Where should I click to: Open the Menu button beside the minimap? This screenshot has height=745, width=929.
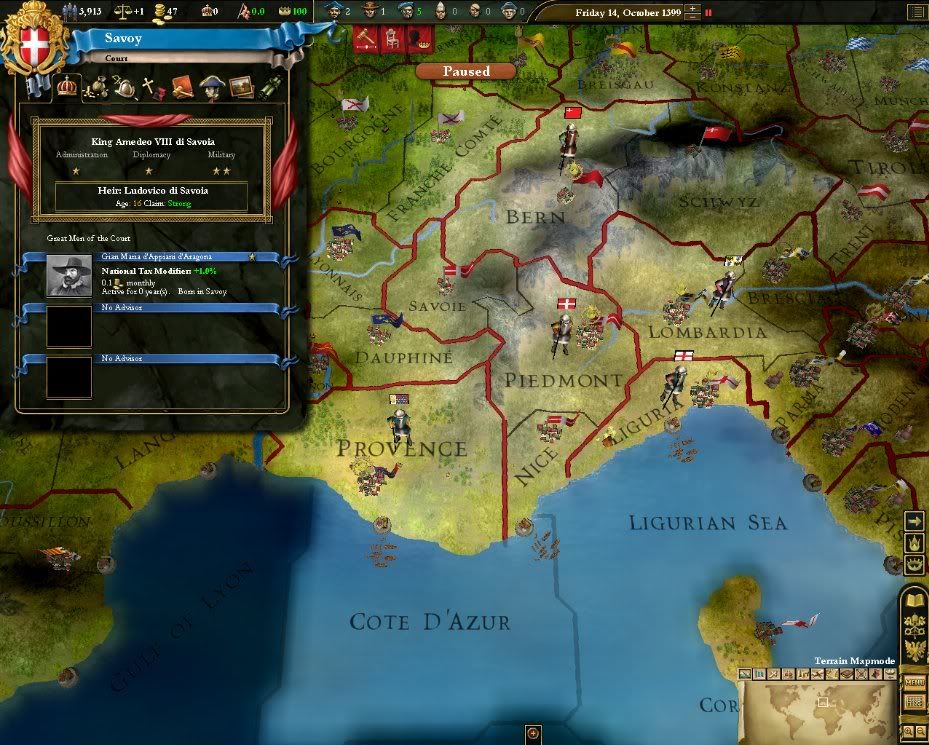coord(914,682)
